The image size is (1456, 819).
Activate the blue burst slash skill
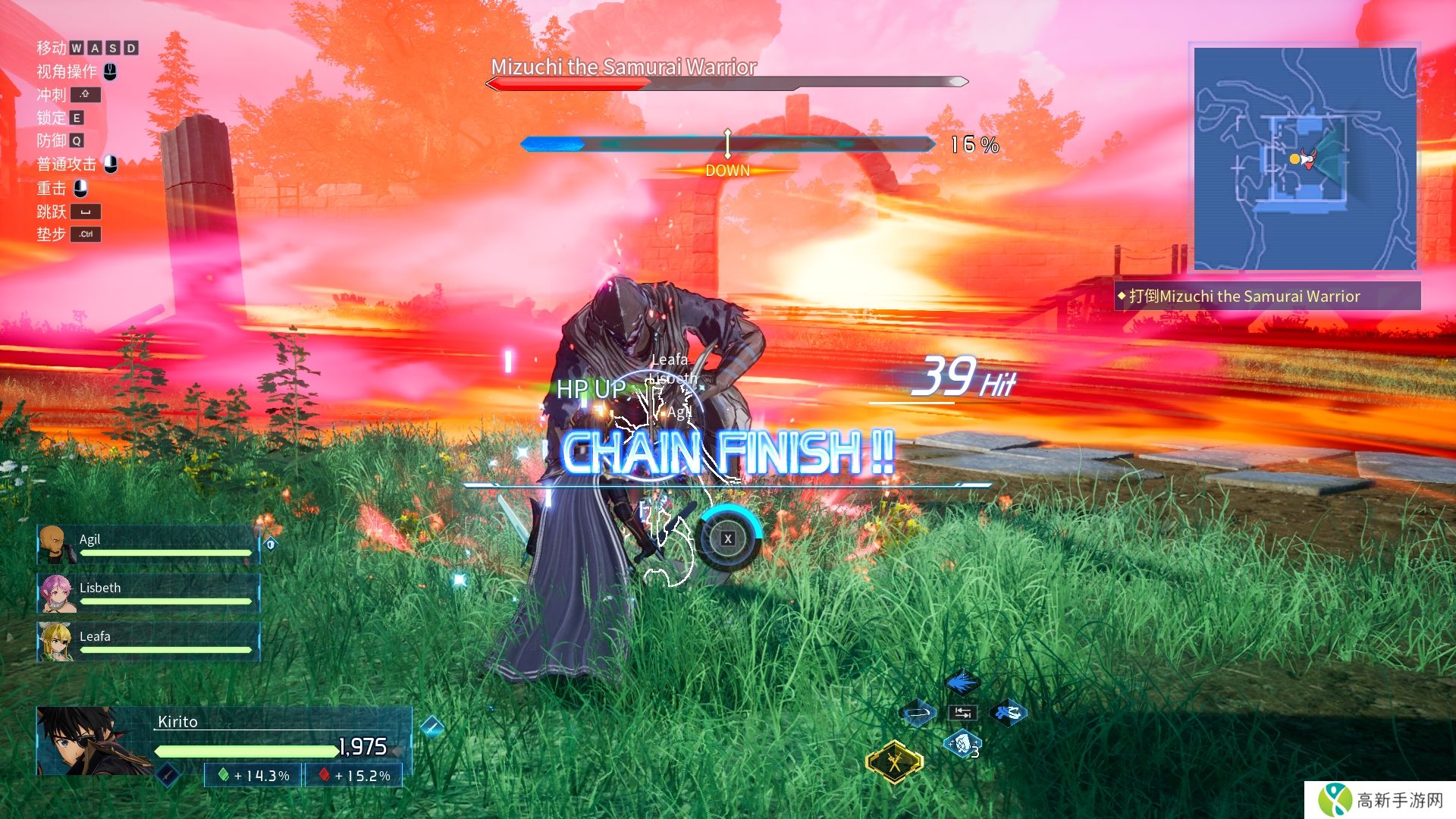pos(962,682)
